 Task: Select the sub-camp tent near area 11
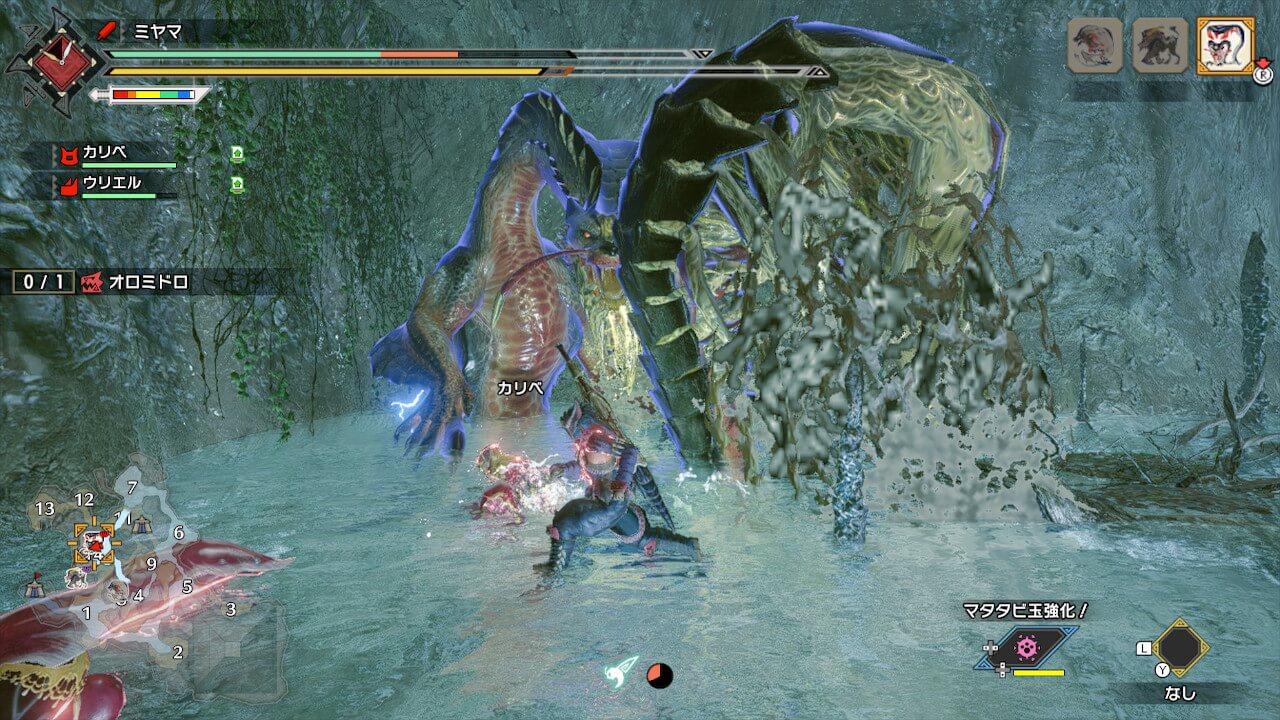click(142, 522)
